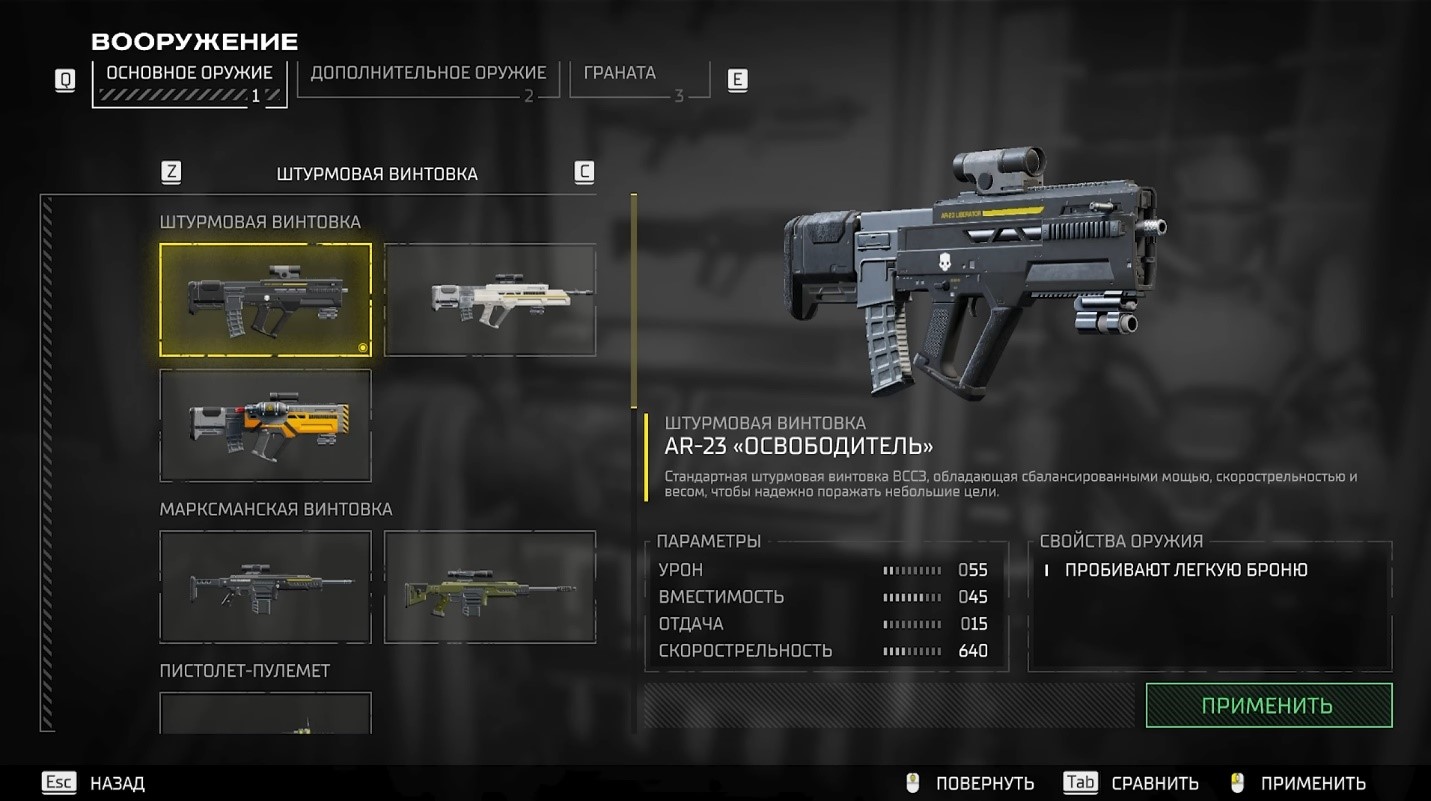Select the partially visible submachine gun tile
This screenshot has width=1431, height=801.
click(x=265, y=714)
